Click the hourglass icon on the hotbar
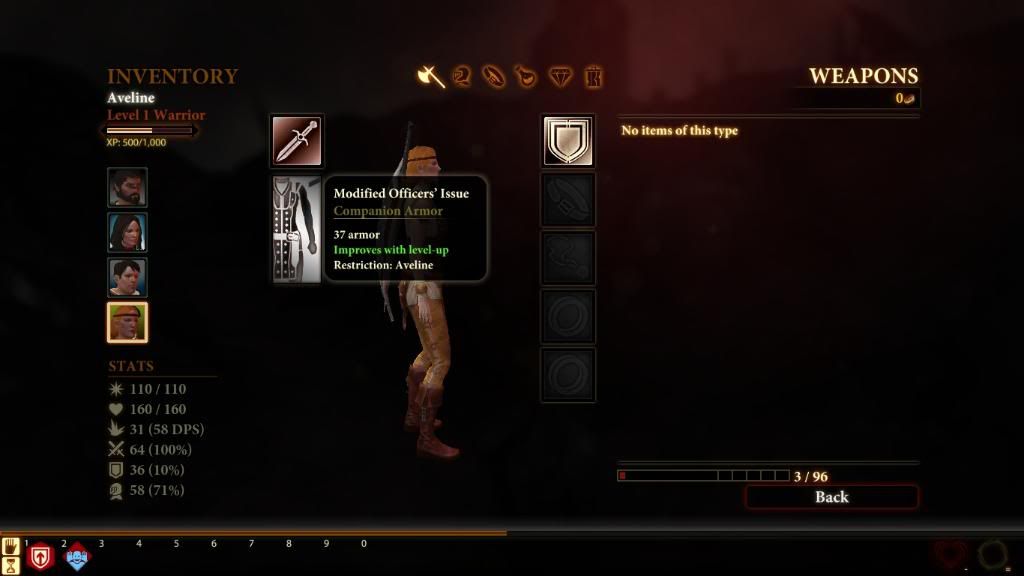Viewport: 1024px width, 576px height. point(11,566)
